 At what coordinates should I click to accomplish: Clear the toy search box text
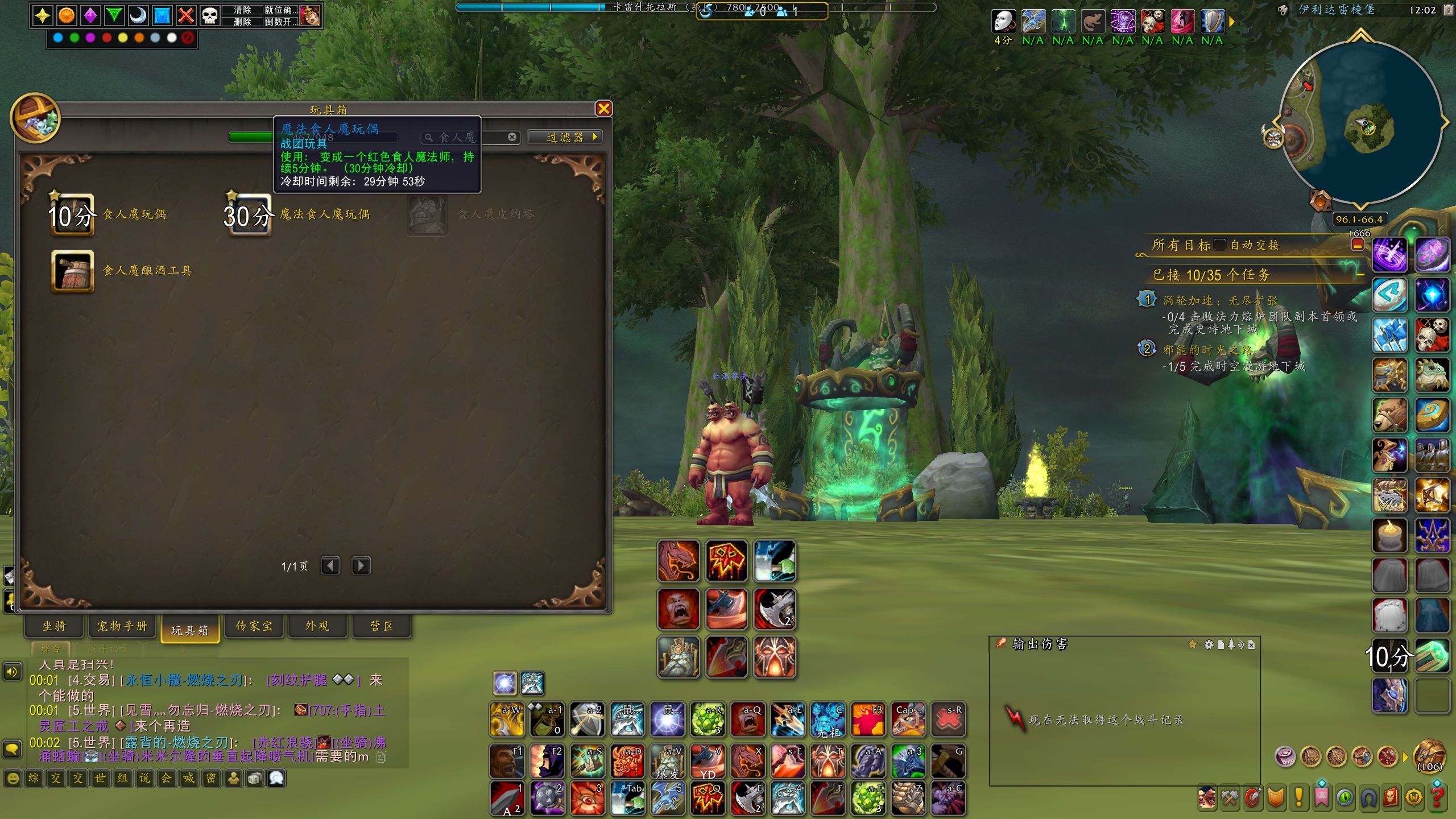click(x=512, y=137)
